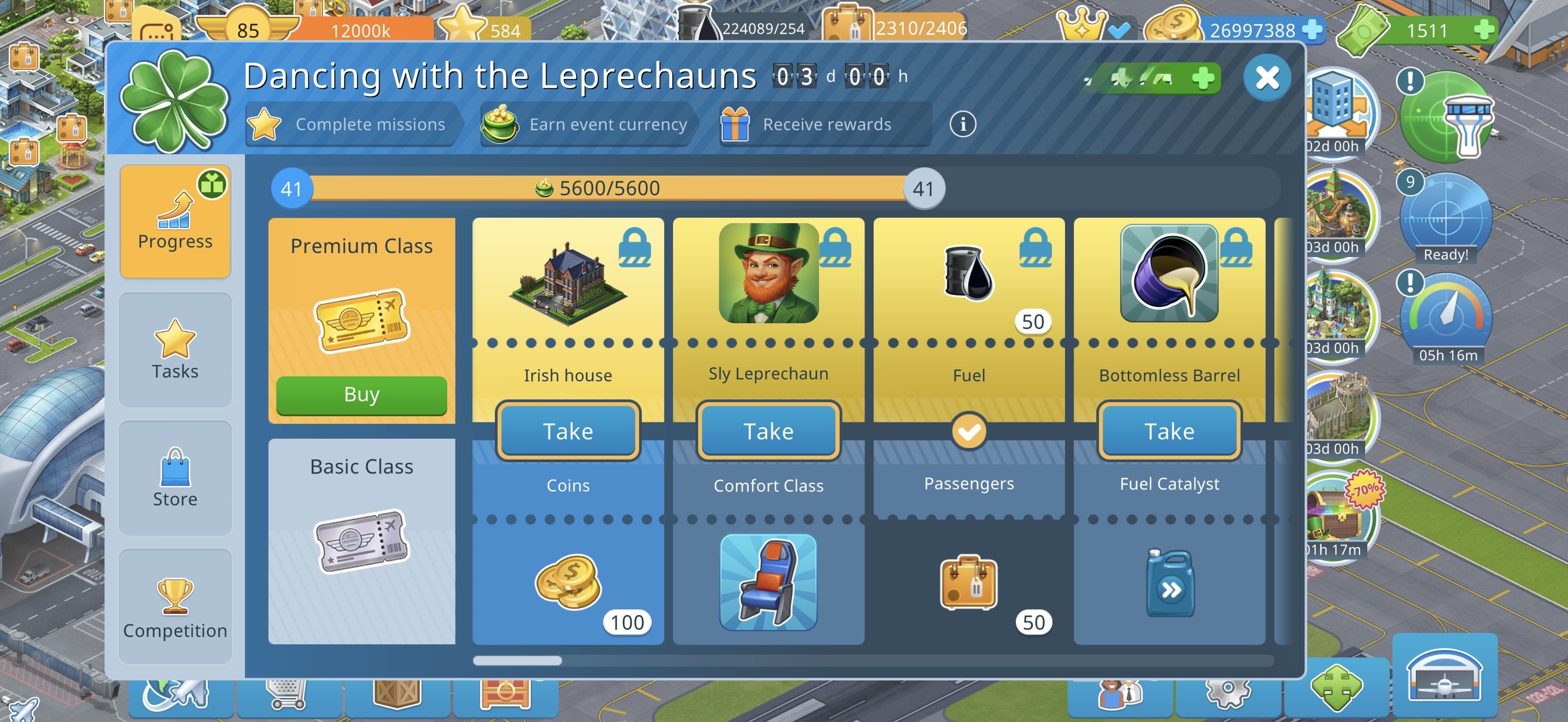
Task: Show event info with the i icon
Action: tap(962, 124)
